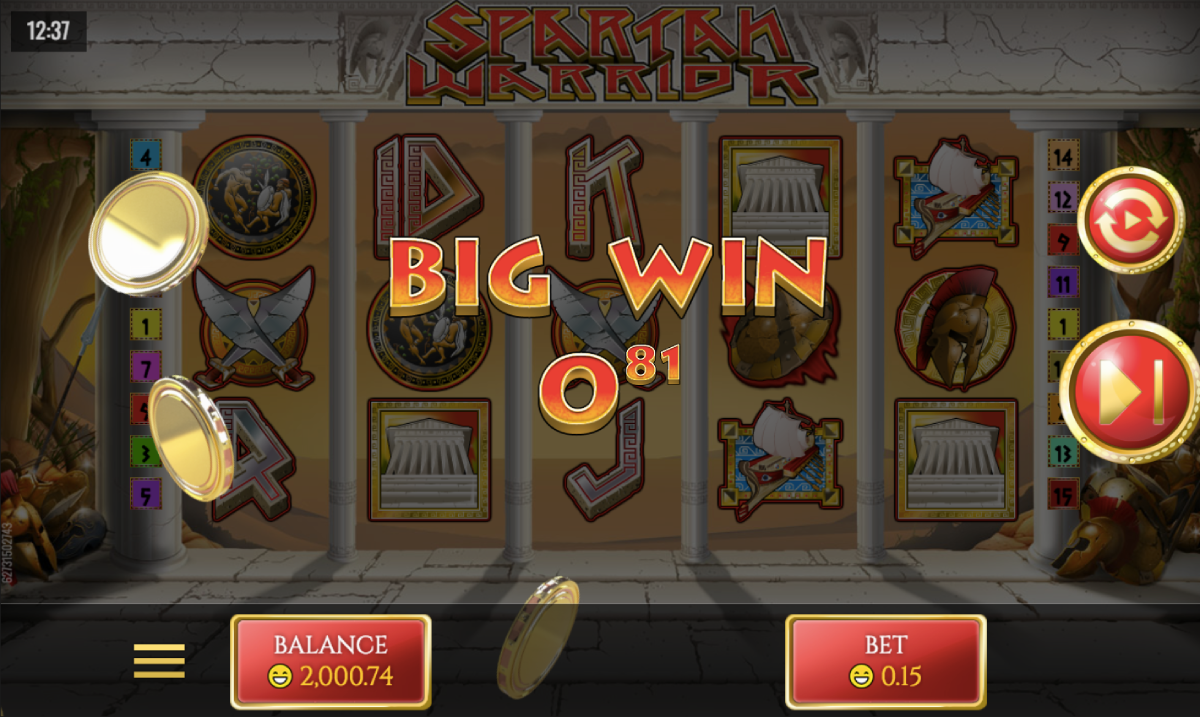Select payline number 4 marker
The width and height of the screenshot is (1200, 717).
coord(146,156)
